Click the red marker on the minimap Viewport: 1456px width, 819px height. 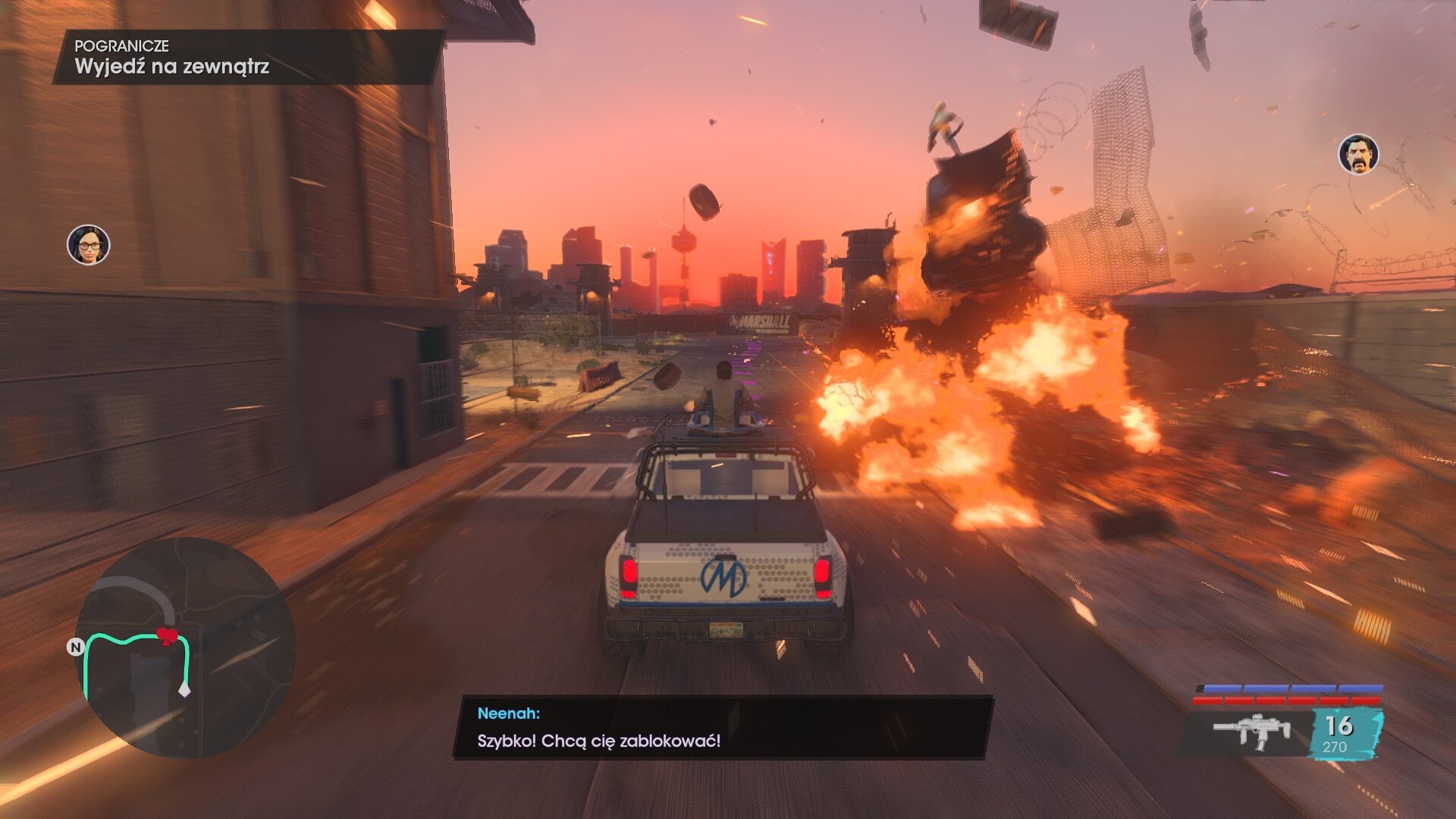[167, 636]
